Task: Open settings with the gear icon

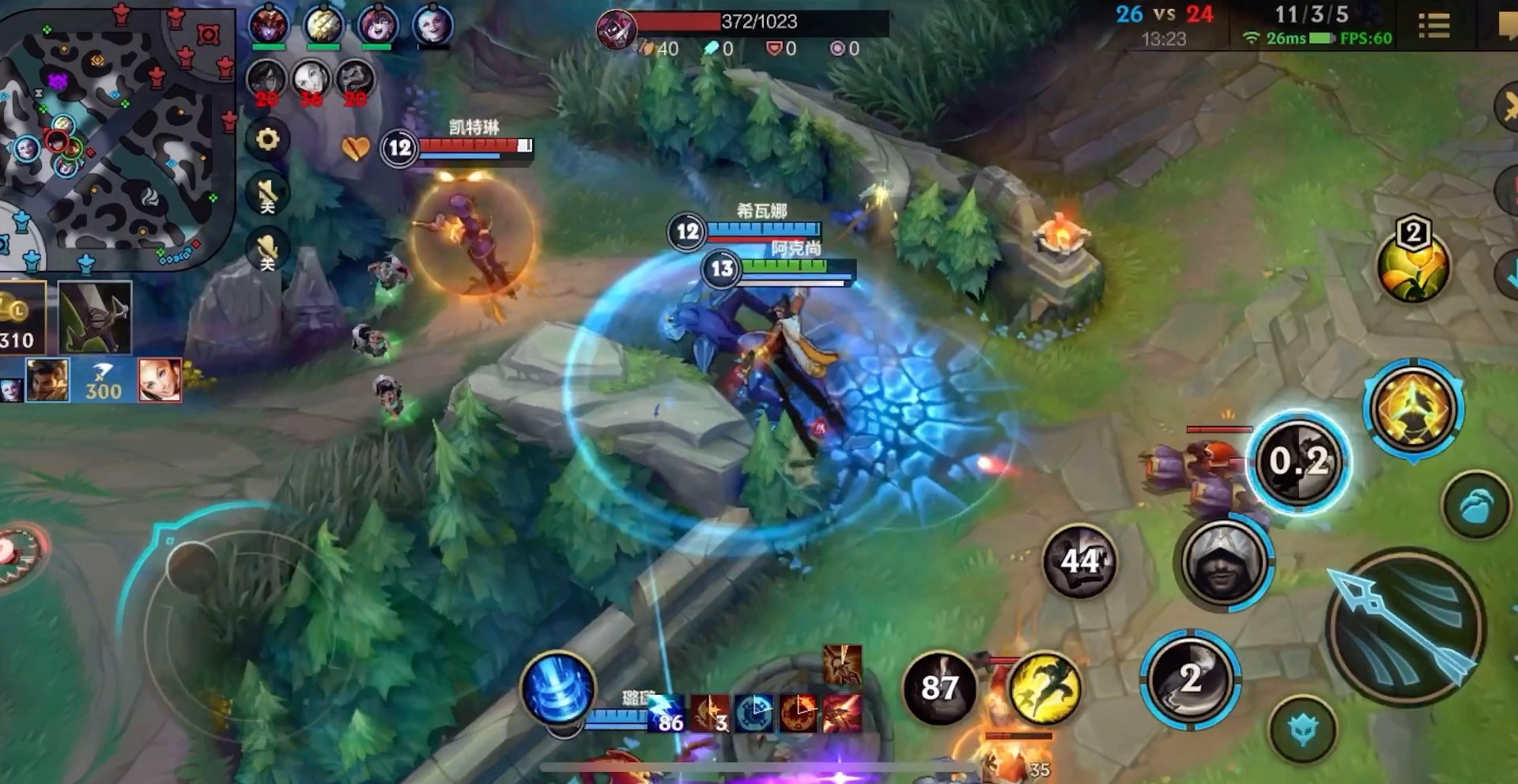Action: tap(268, 140)
